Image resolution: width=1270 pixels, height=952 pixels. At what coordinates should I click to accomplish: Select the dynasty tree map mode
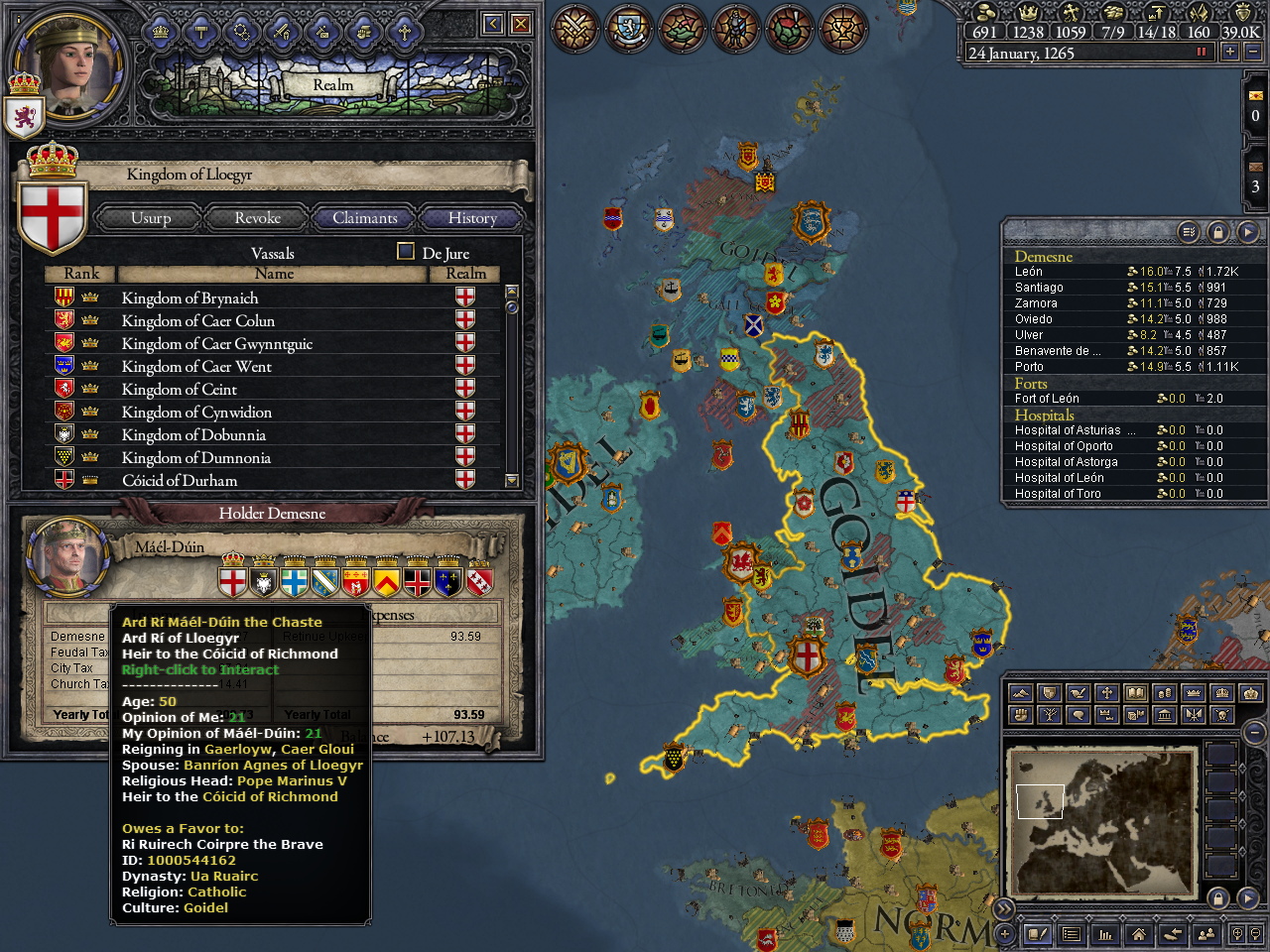coord(1049,714)
